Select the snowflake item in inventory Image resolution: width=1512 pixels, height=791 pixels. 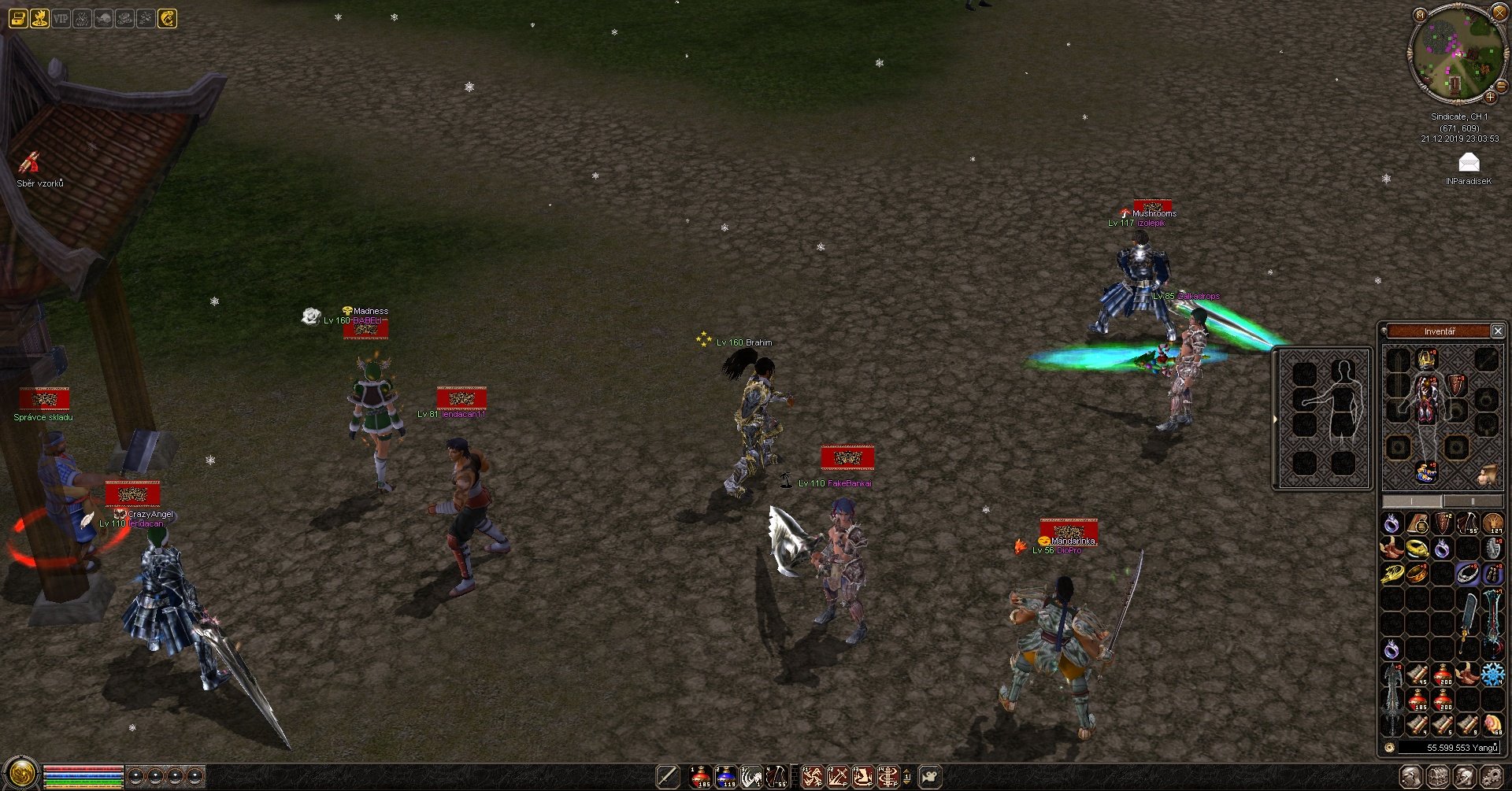(x=1492, y=674)
